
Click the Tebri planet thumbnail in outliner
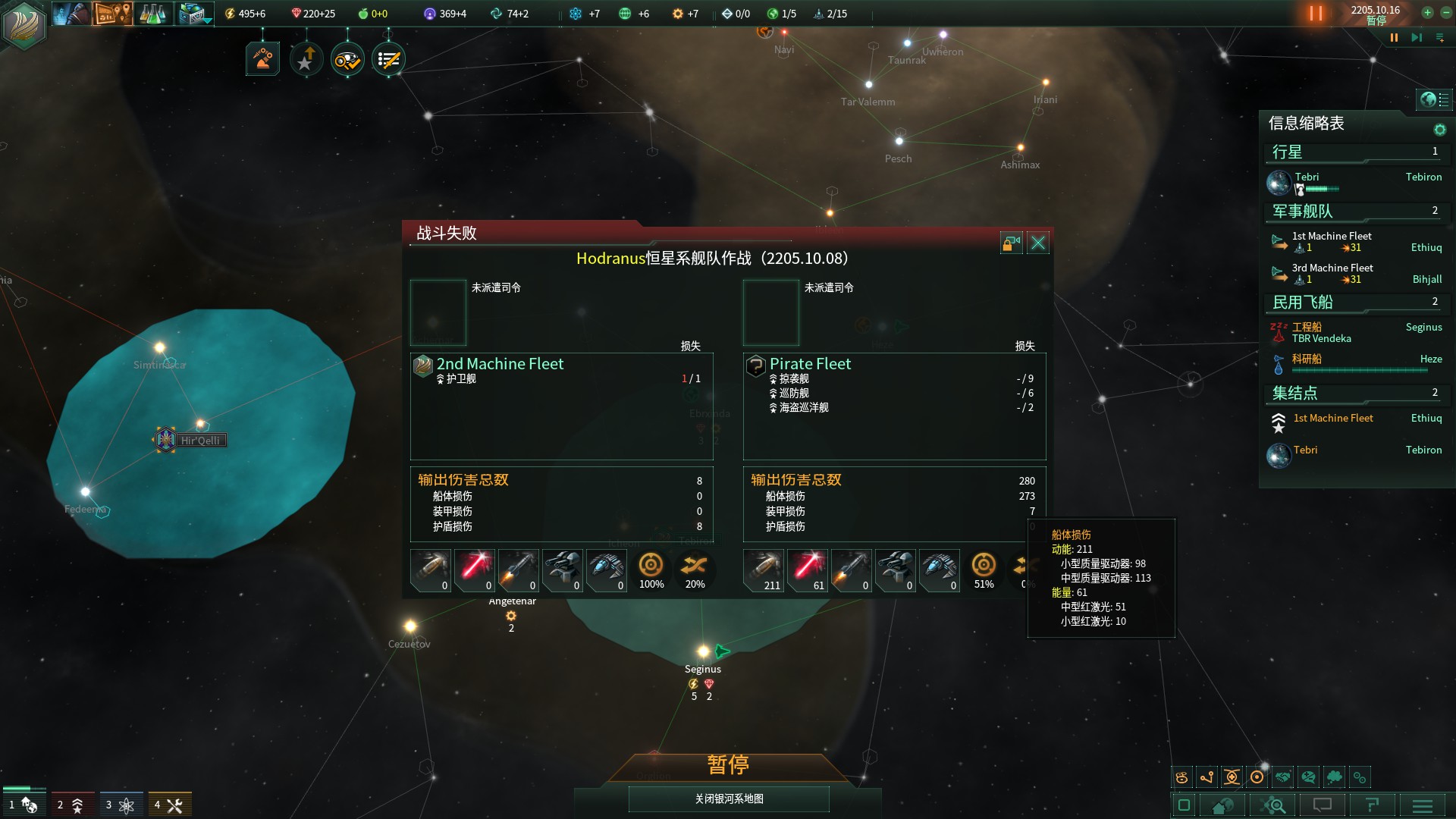click(1279, 183)
